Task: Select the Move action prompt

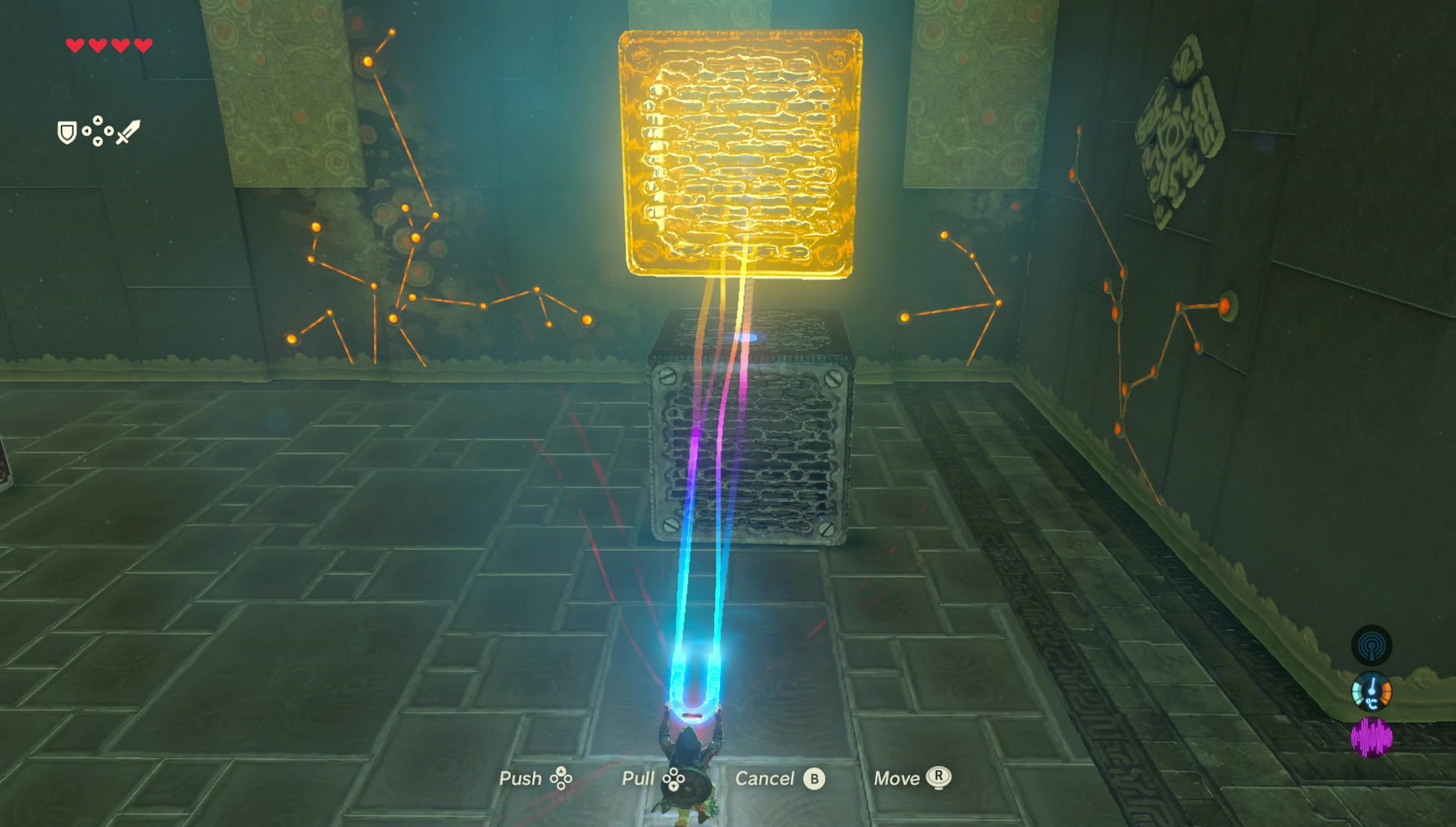Action: 897,778
